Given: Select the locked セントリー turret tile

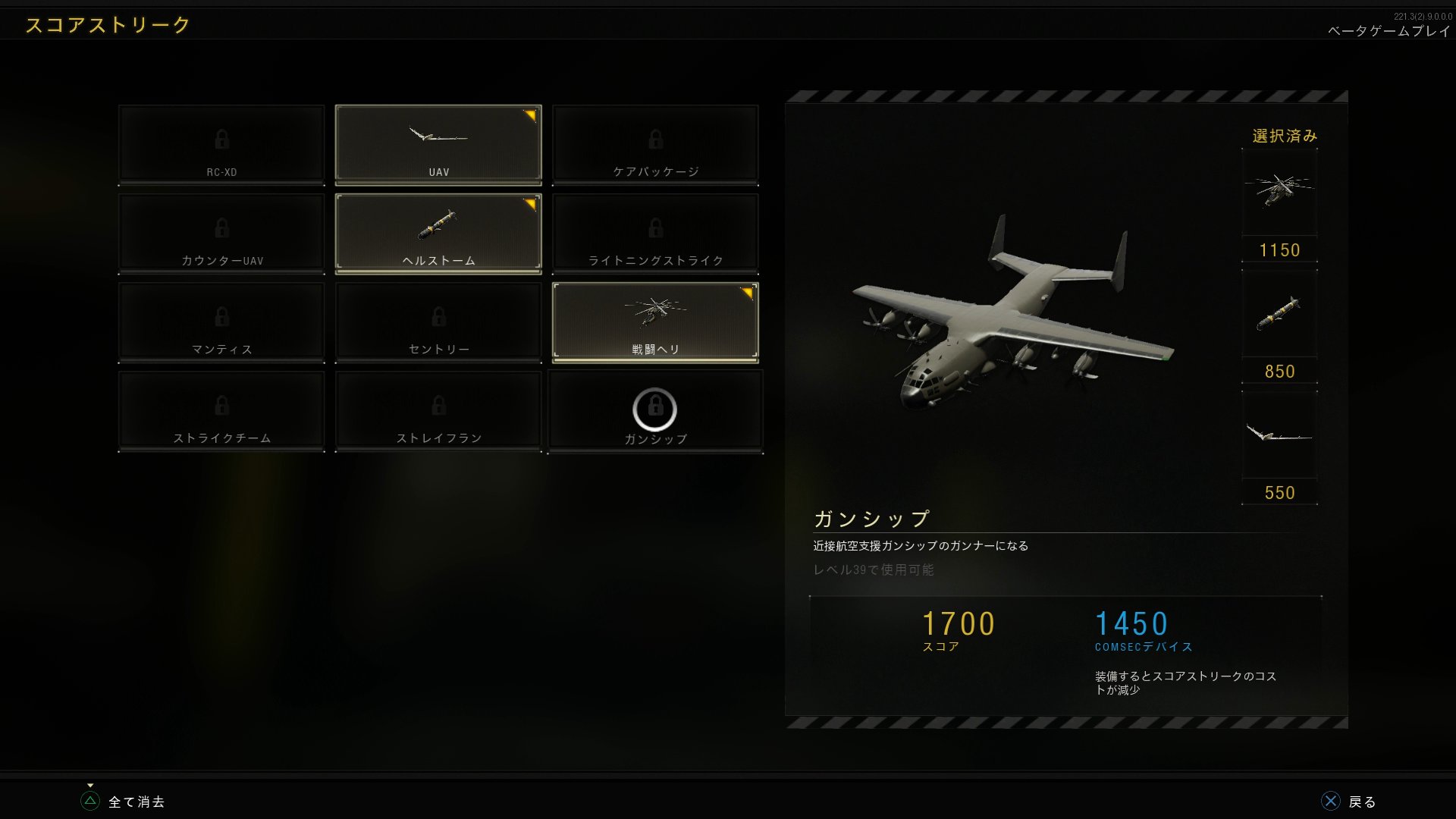Looking at the screenshot, I should [438, 321].
